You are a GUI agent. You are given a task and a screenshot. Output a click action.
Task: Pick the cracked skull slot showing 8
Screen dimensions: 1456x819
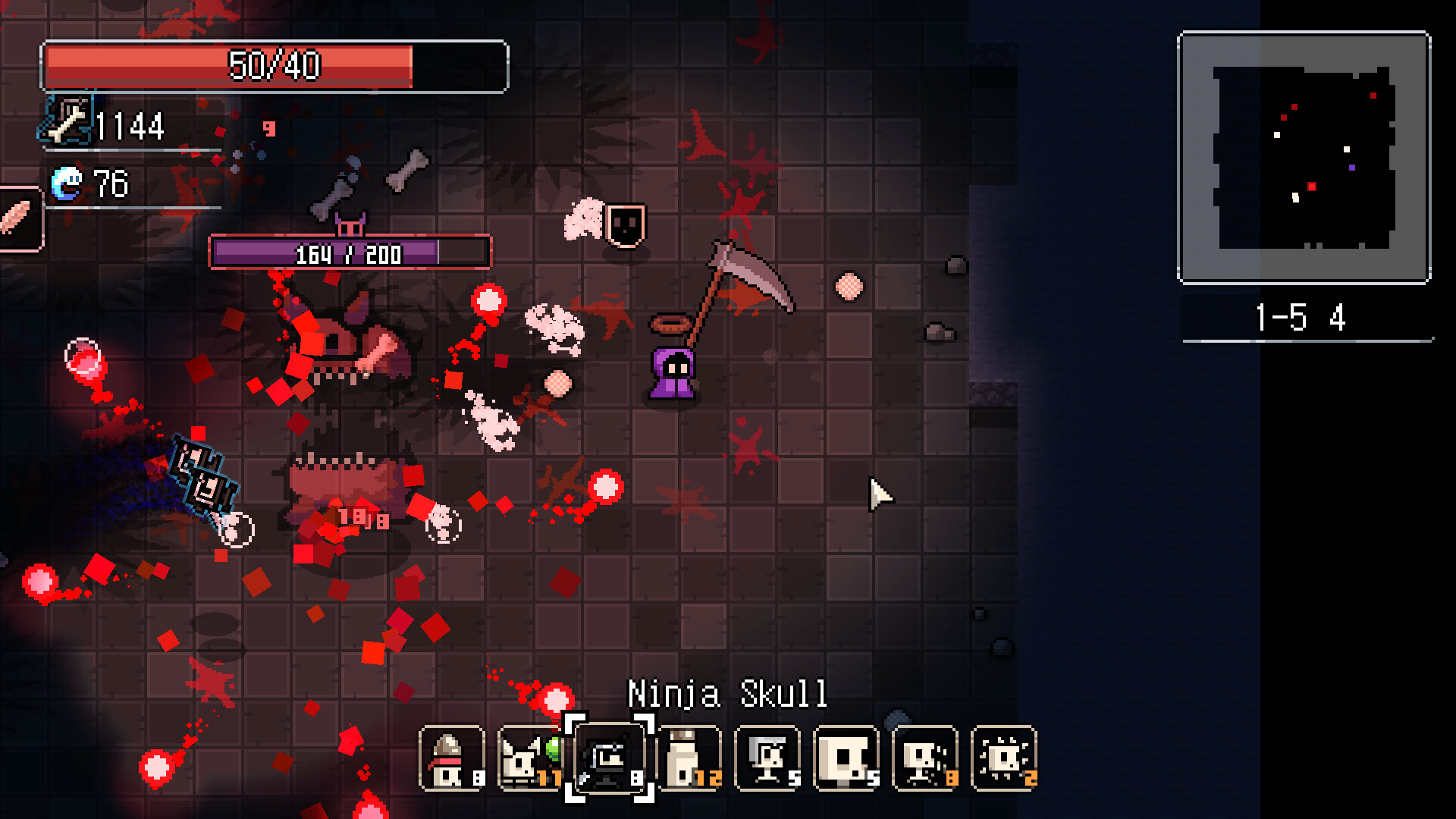pyautogui.click(x=925, y=758)
